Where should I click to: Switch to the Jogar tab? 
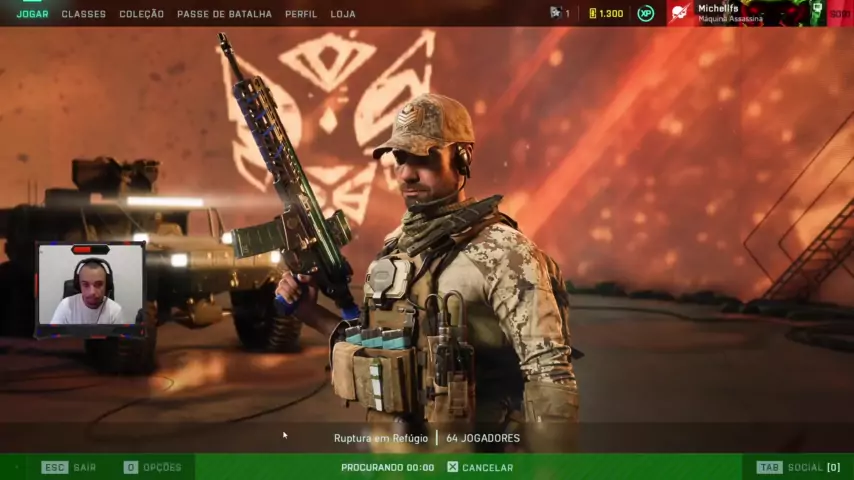tap(32, 14)
